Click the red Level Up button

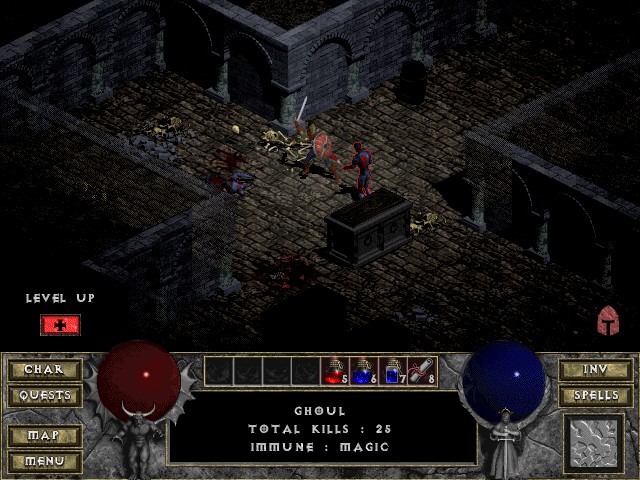click(60, 325)
